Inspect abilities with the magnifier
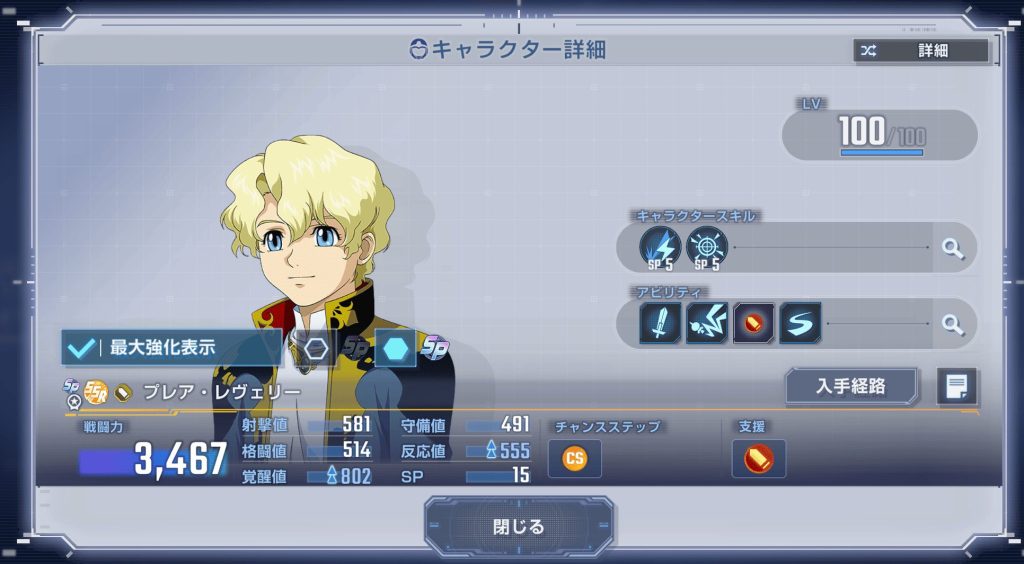This screenshot has width=1024, height=564. (953, 324)
